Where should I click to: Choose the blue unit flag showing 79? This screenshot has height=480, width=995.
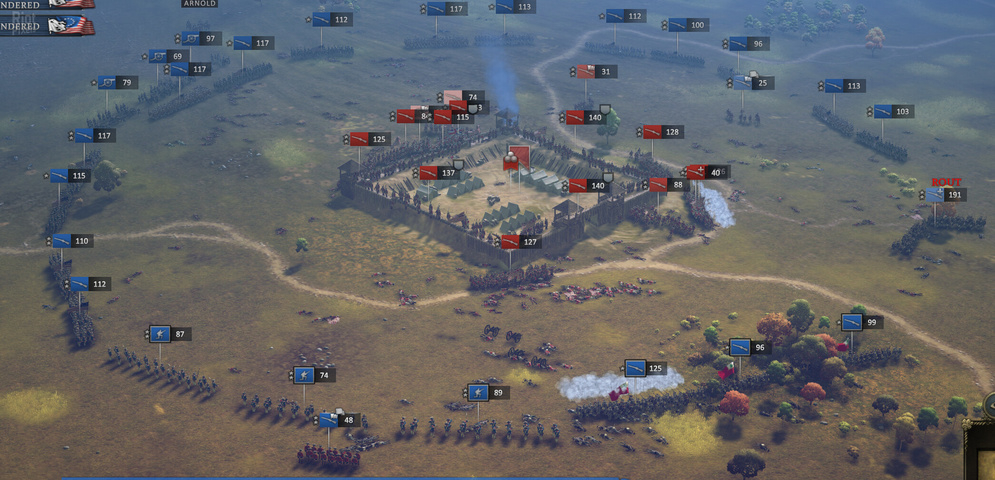108,83
